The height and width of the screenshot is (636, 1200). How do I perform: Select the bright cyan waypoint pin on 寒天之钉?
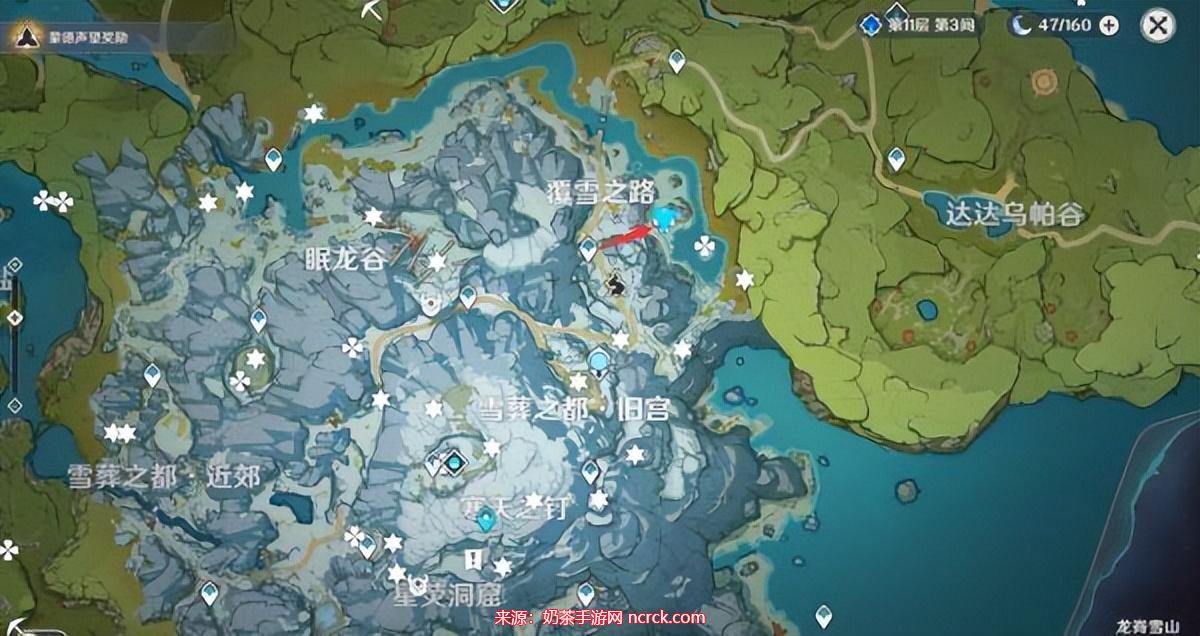click(x=486, y=519)
